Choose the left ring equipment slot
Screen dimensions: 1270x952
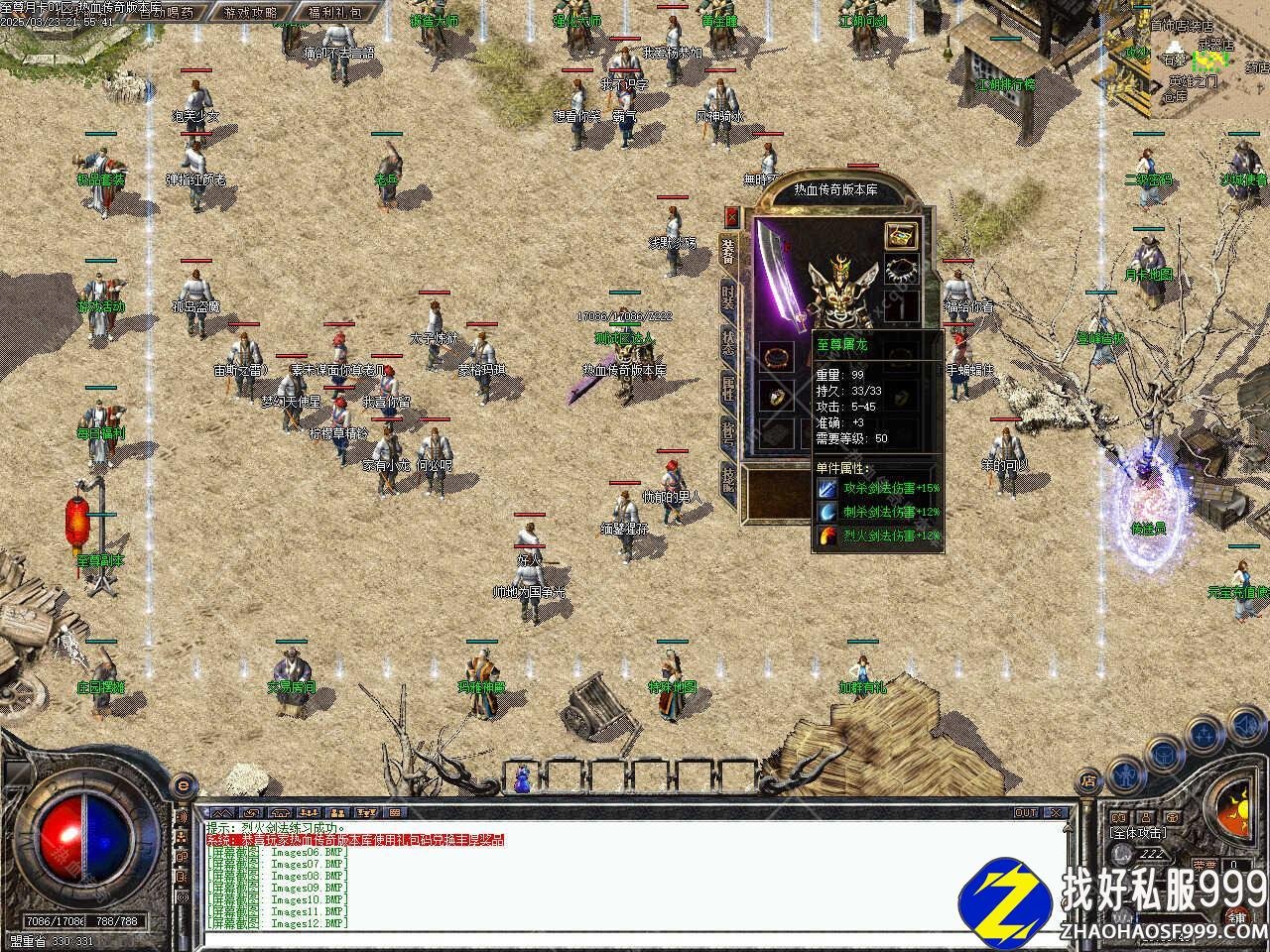click(x=775, y=397)
